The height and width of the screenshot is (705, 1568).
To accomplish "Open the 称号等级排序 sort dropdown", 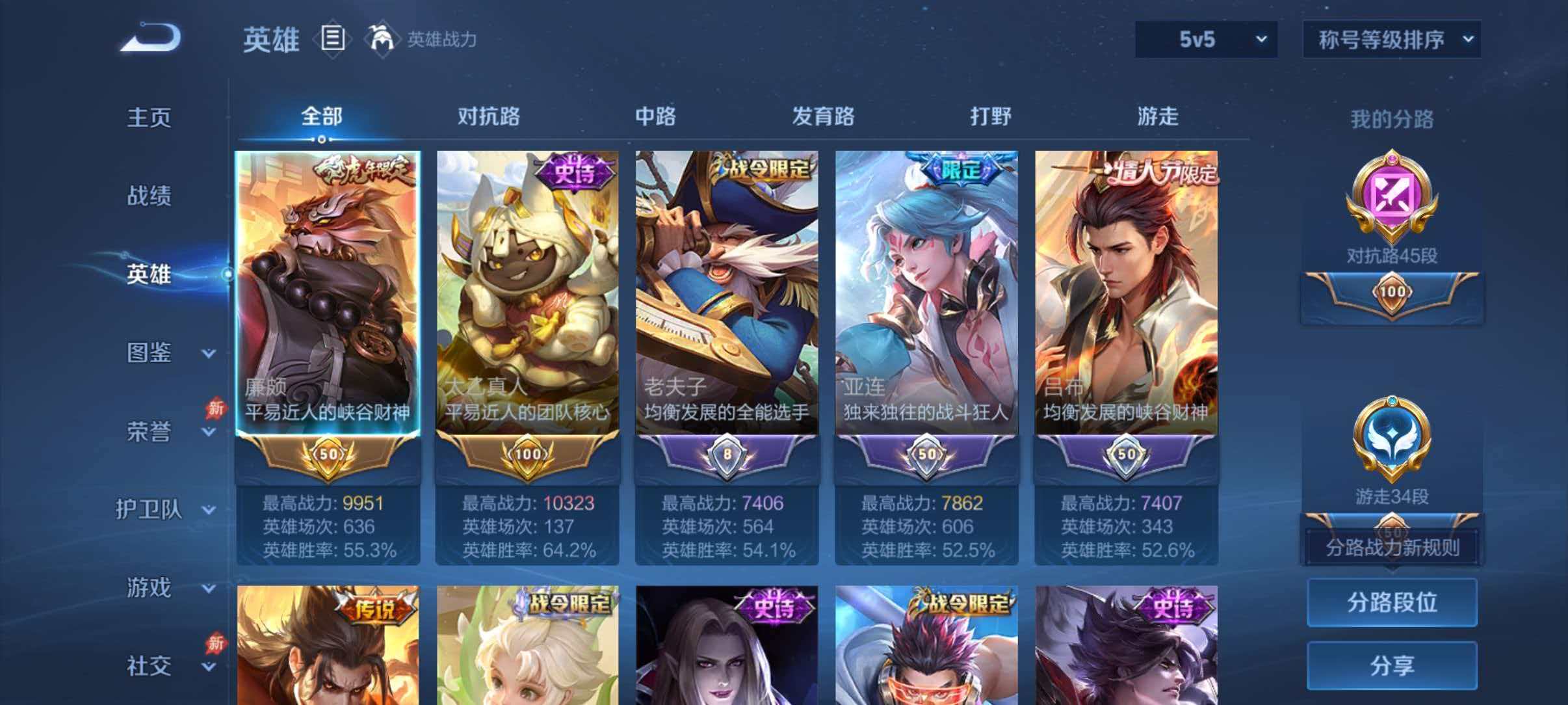I will click(1392, 39).
